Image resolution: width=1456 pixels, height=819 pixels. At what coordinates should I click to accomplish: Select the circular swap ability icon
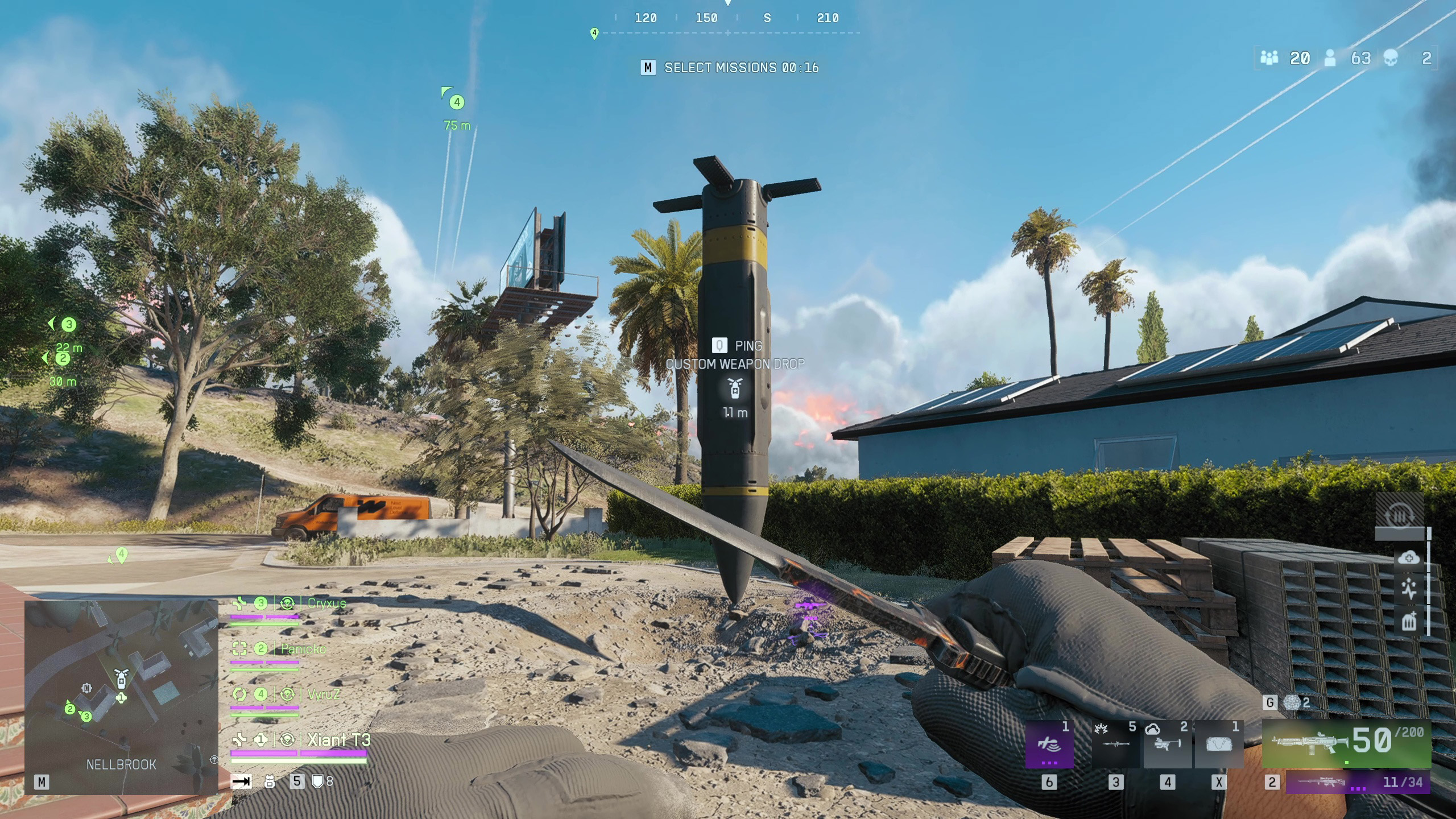(1399, 516)
